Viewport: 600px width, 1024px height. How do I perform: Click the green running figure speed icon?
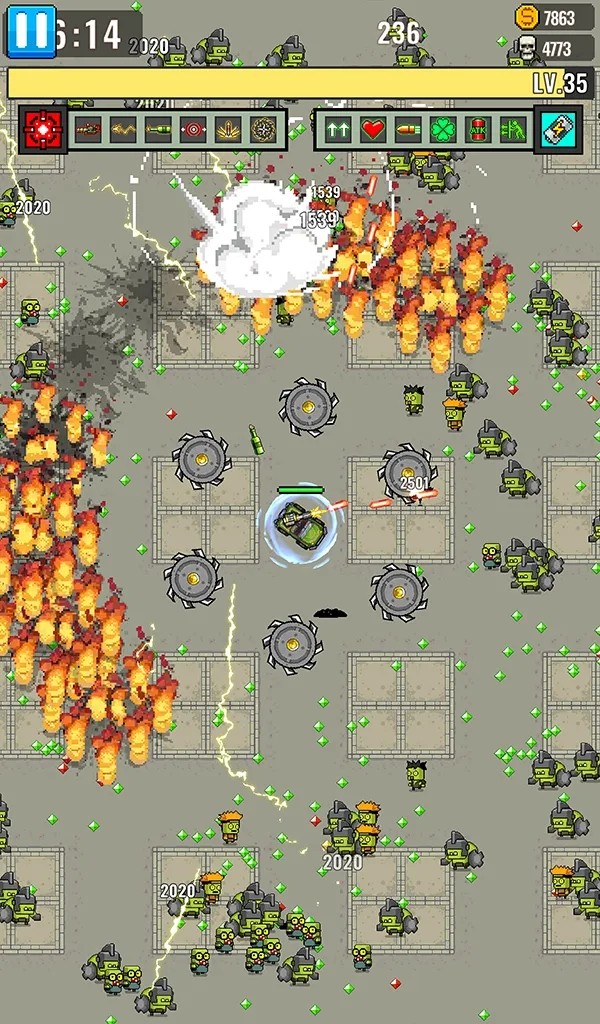click(x=513, y=129)
